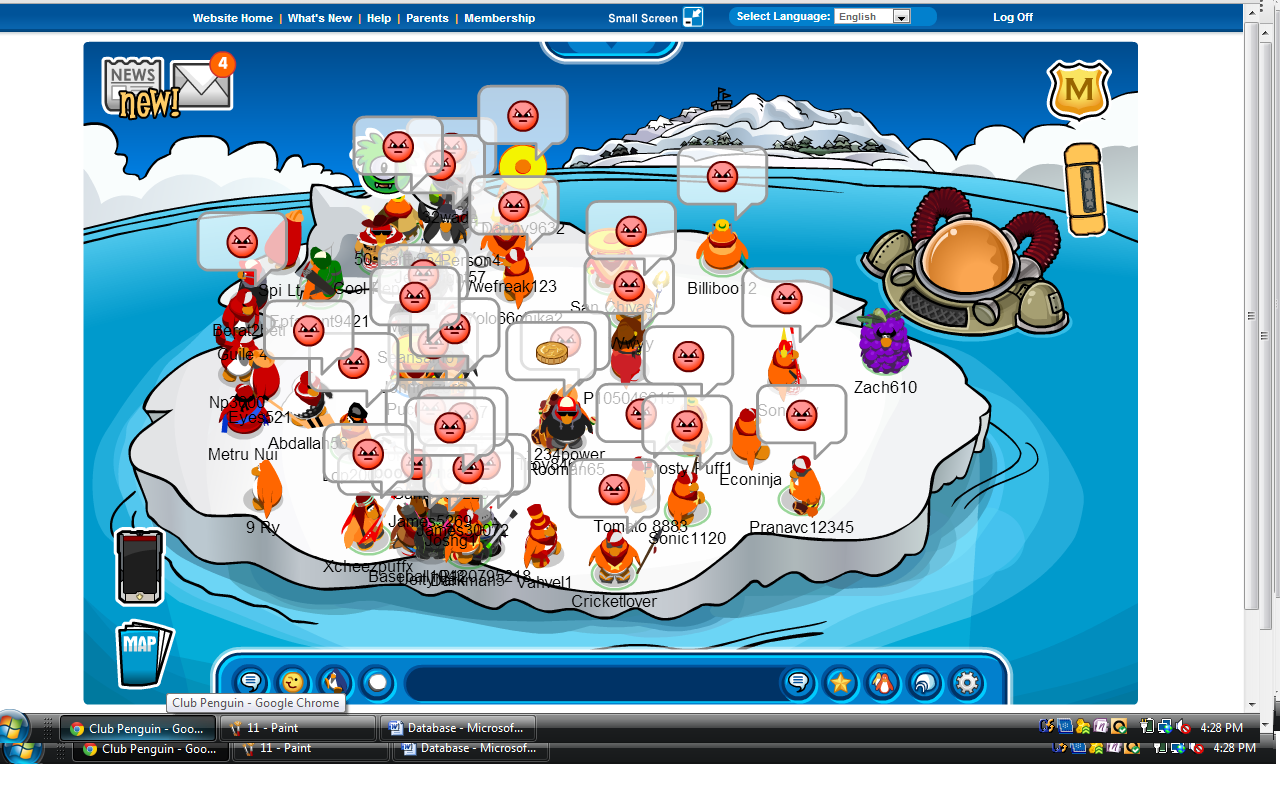The image size is (1280, 800).
Task: Open the settings gear icon
Action: pyautogui.click(x=966, y=683)
